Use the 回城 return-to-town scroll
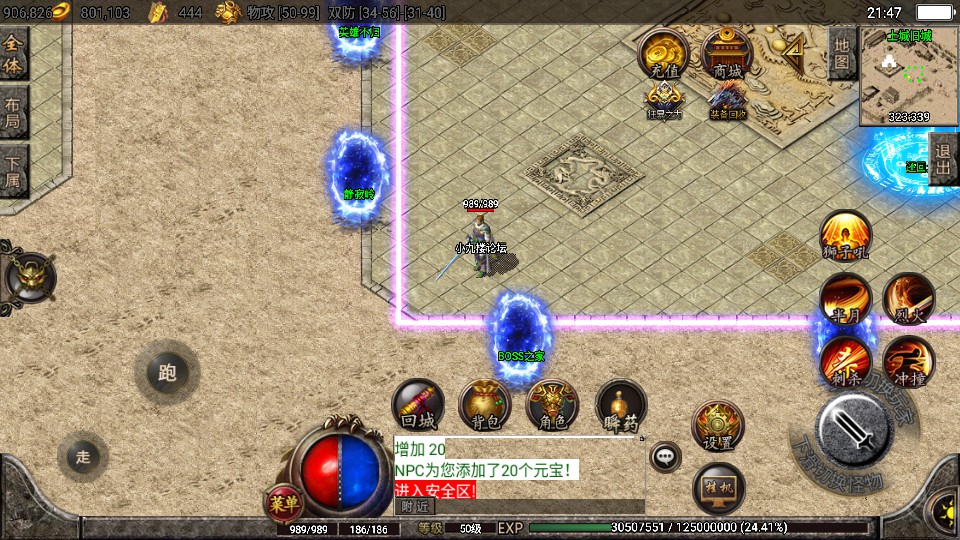This screenshot has width=960, height=540. click(x=417, y=405)
